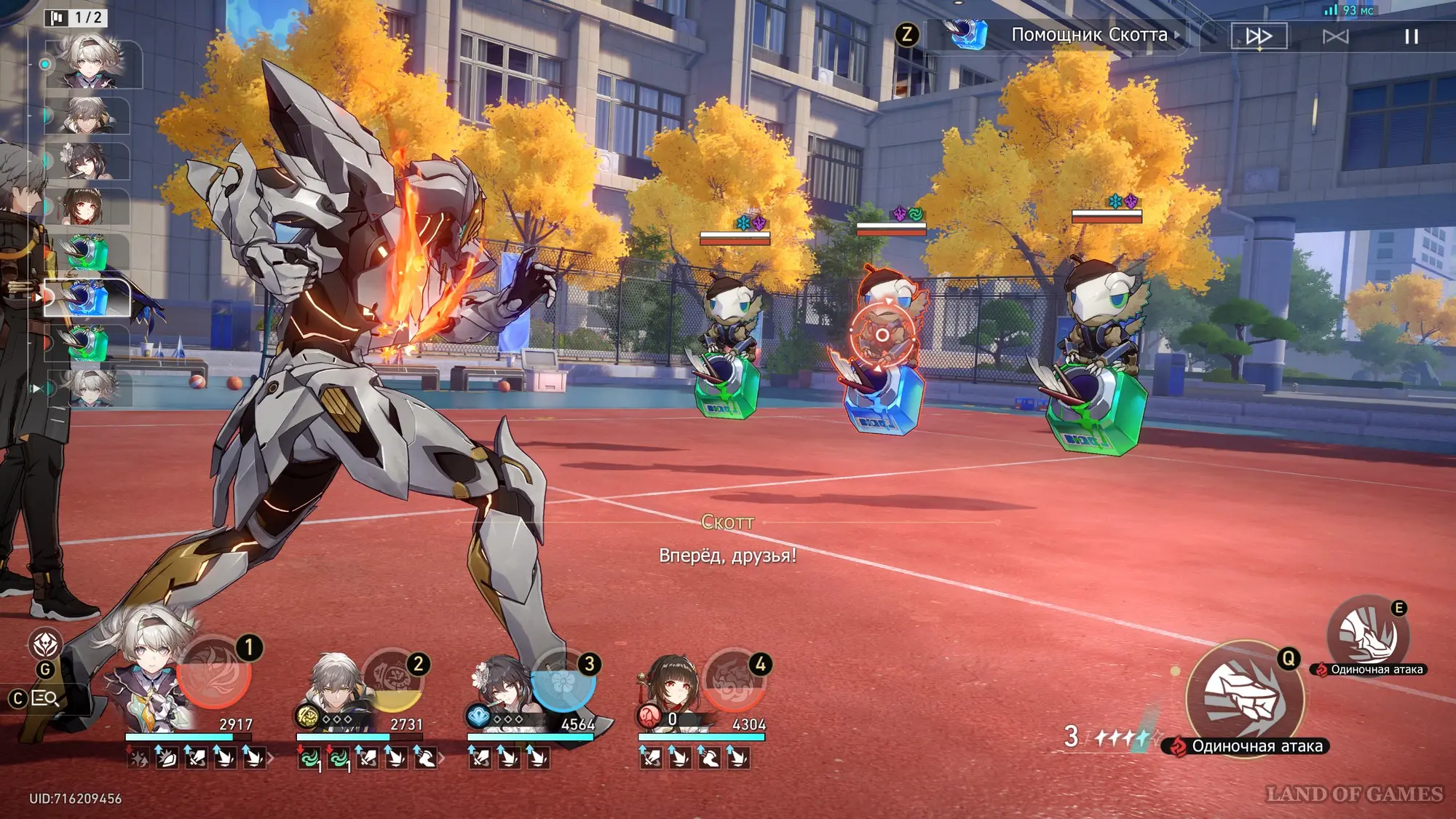Trigger the second character's yellow ultimate
Image resolution: width=1456 pixels, height=819 pixels.
(x=392, y=680)
